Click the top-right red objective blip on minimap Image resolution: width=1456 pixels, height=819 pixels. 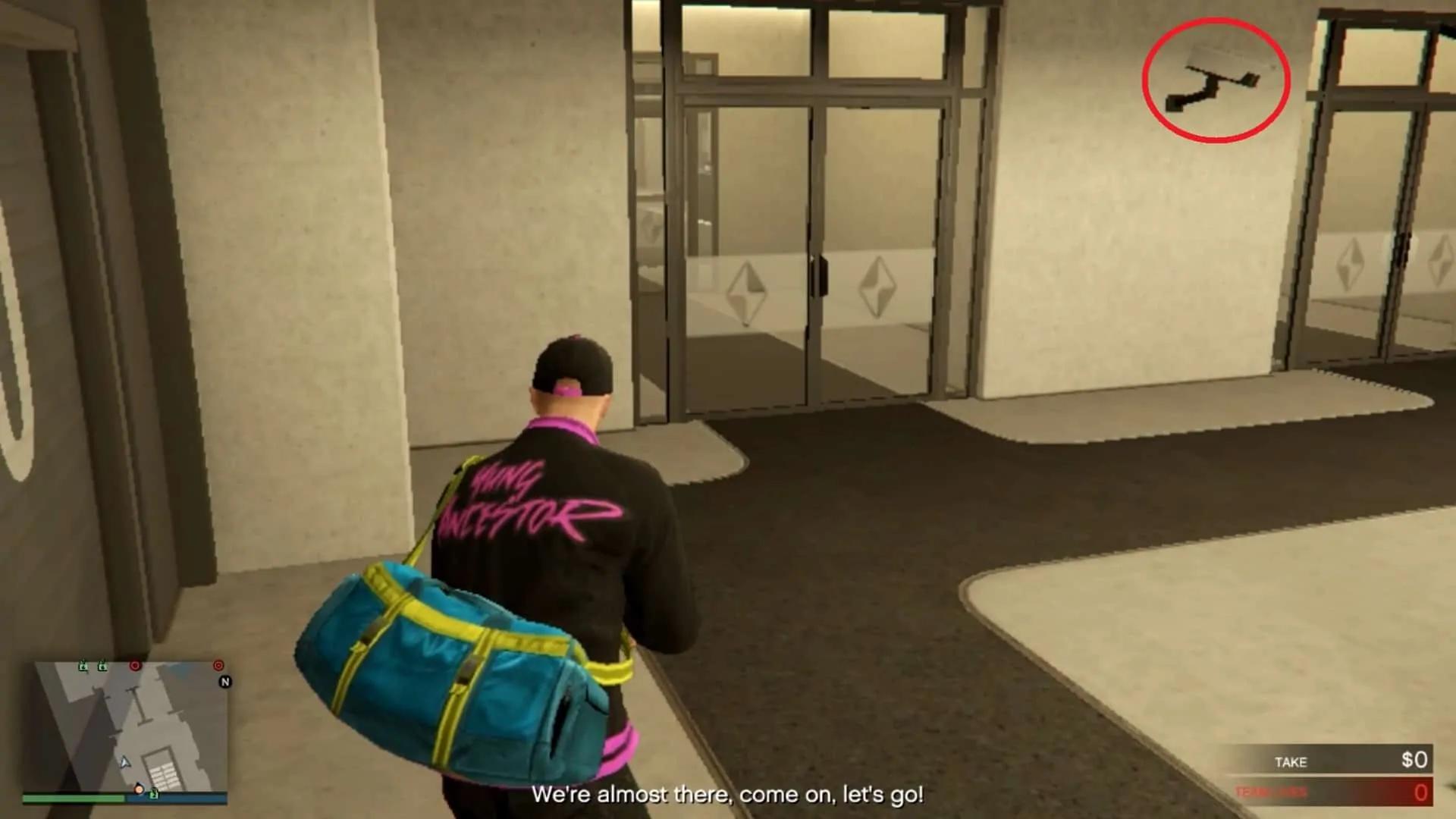click(218, 666)
